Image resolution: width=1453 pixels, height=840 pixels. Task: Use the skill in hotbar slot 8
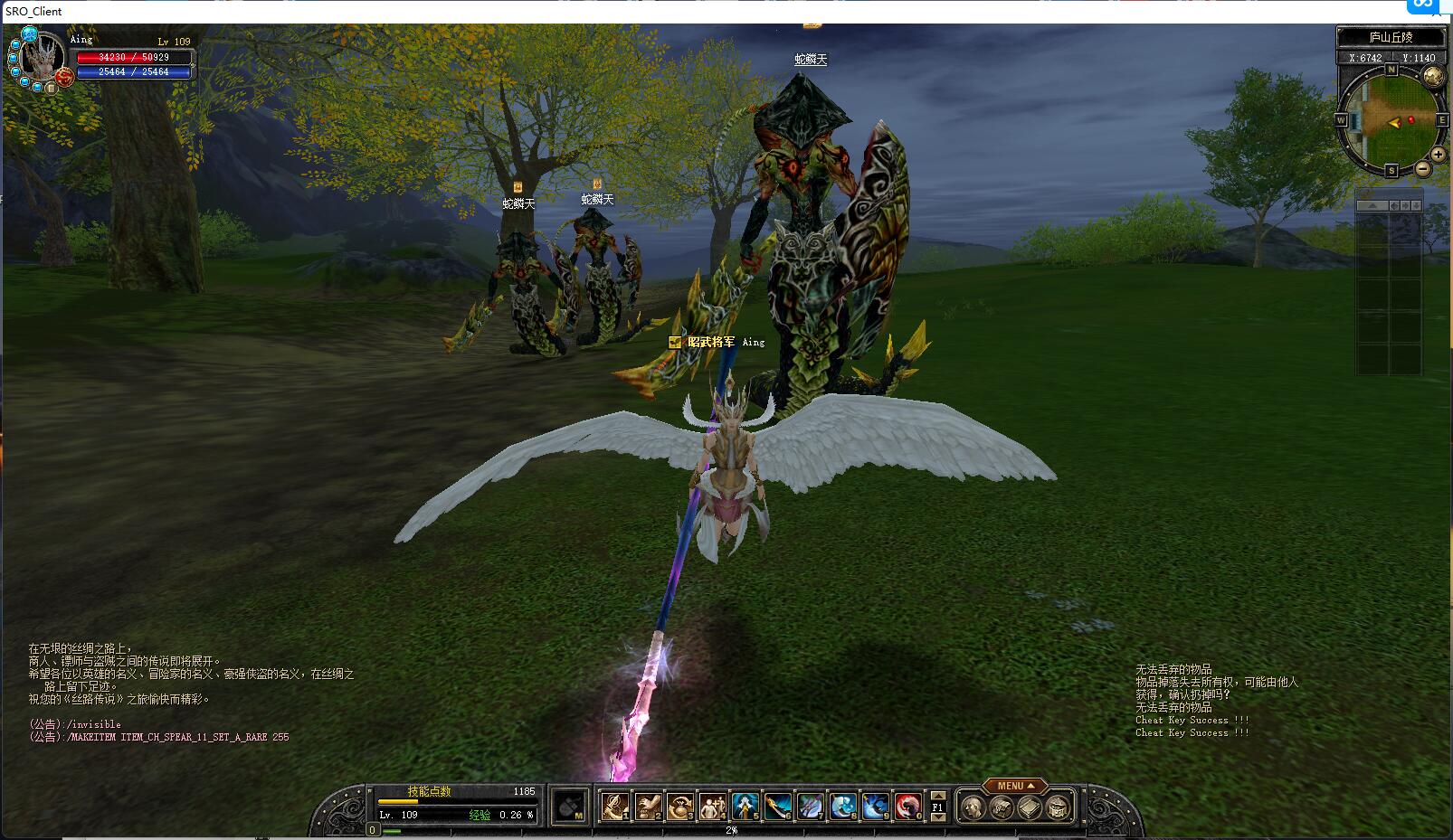[843, 806]
